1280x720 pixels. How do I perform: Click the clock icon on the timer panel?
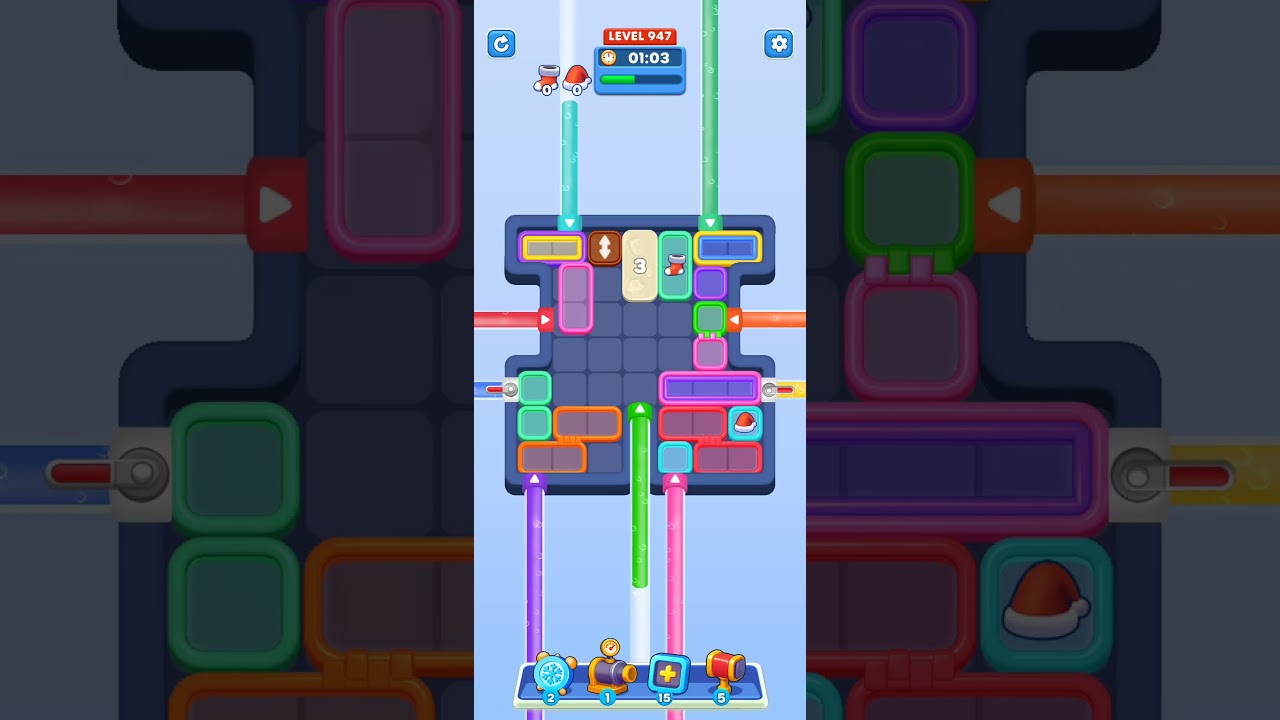[608, 58]
